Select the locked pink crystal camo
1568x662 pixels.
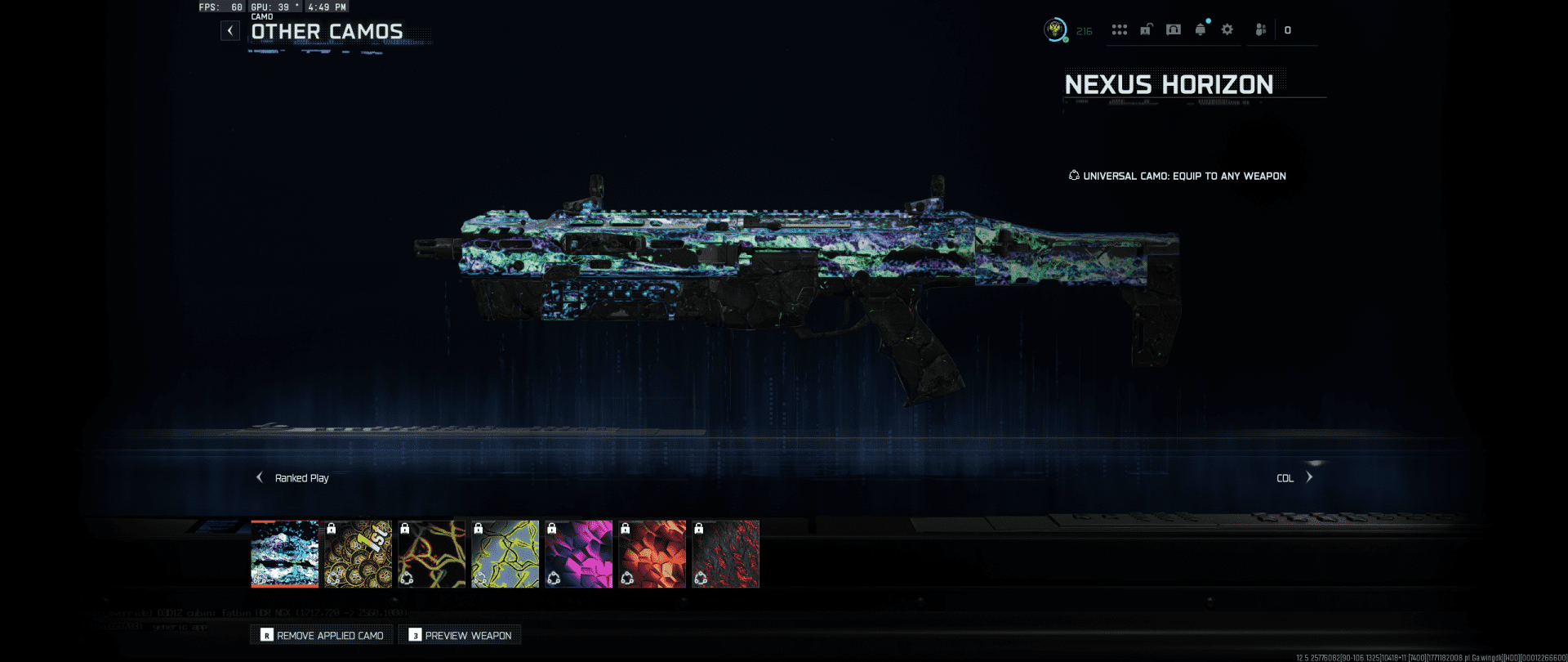tap(578, 553)
